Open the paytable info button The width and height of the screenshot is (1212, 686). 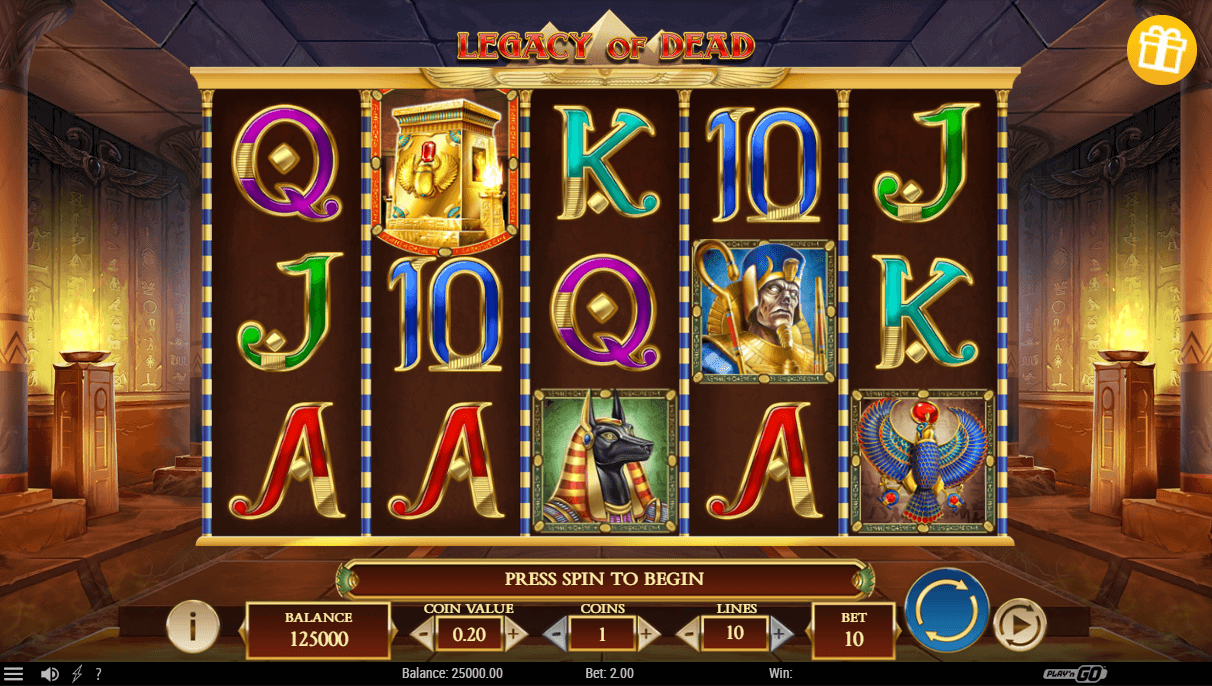pos(192,626)
